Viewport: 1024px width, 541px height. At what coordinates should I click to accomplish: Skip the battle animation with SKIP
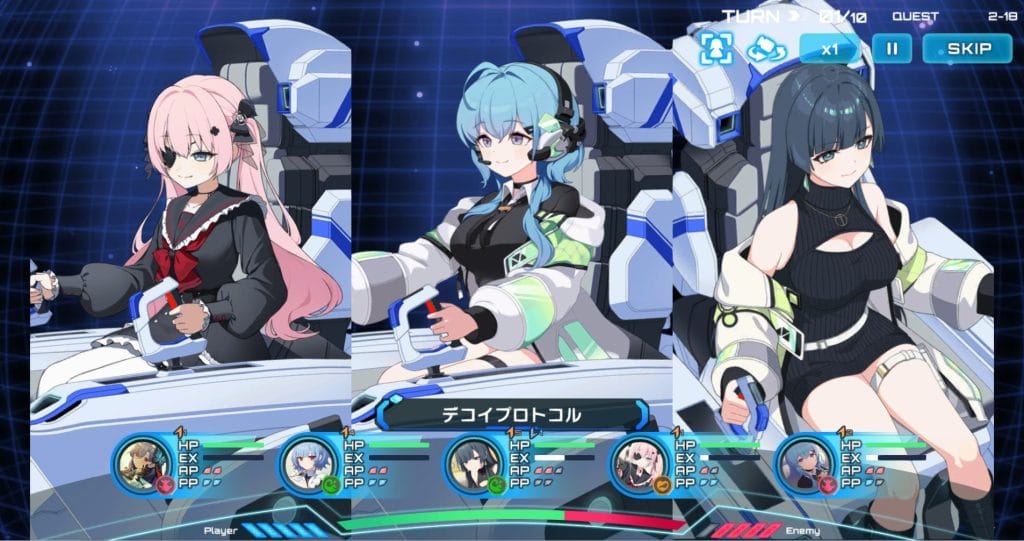[968, 48]
